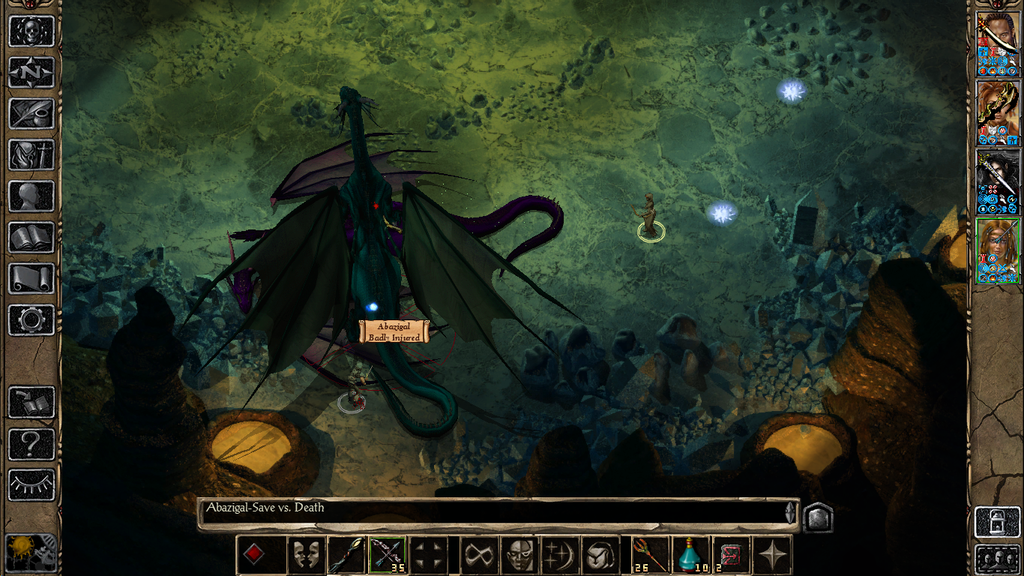Image resolution: width=1024 pixels, height=576 pixels.
Task: Equip the staff quick weapon slot
Action: coord(346,555)
